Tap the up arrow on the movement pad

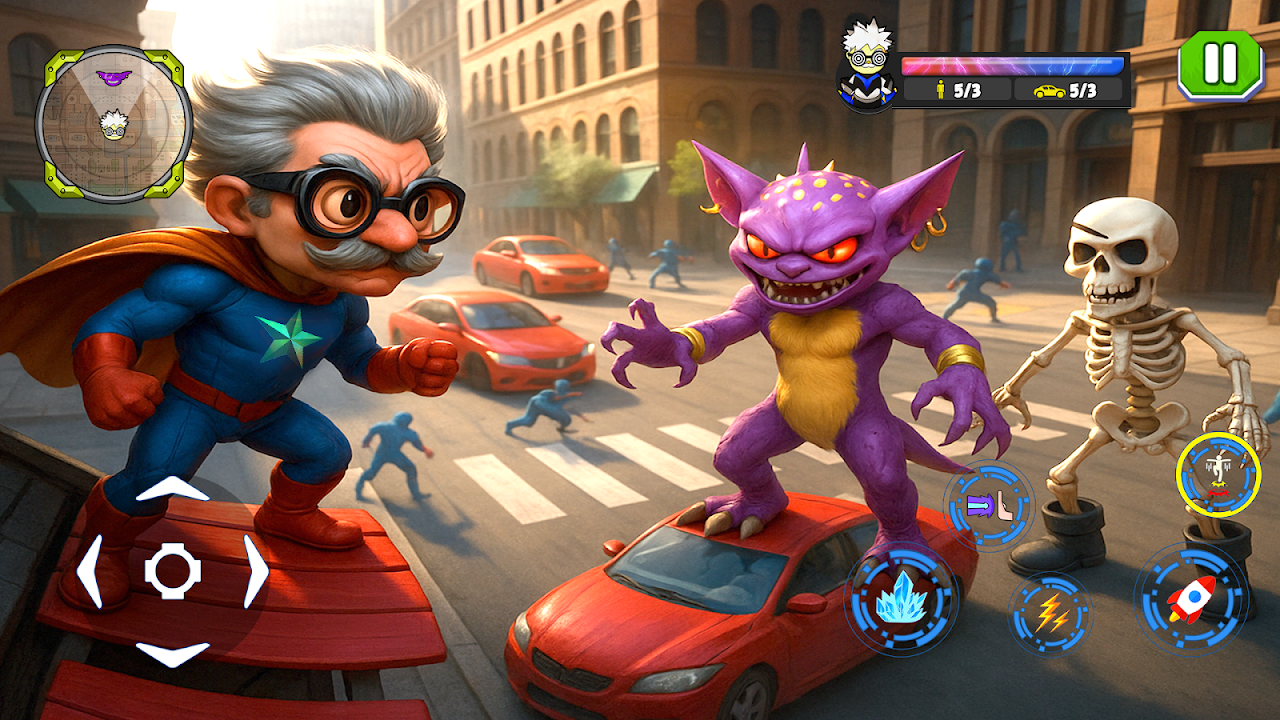click(x=172, y=490)
